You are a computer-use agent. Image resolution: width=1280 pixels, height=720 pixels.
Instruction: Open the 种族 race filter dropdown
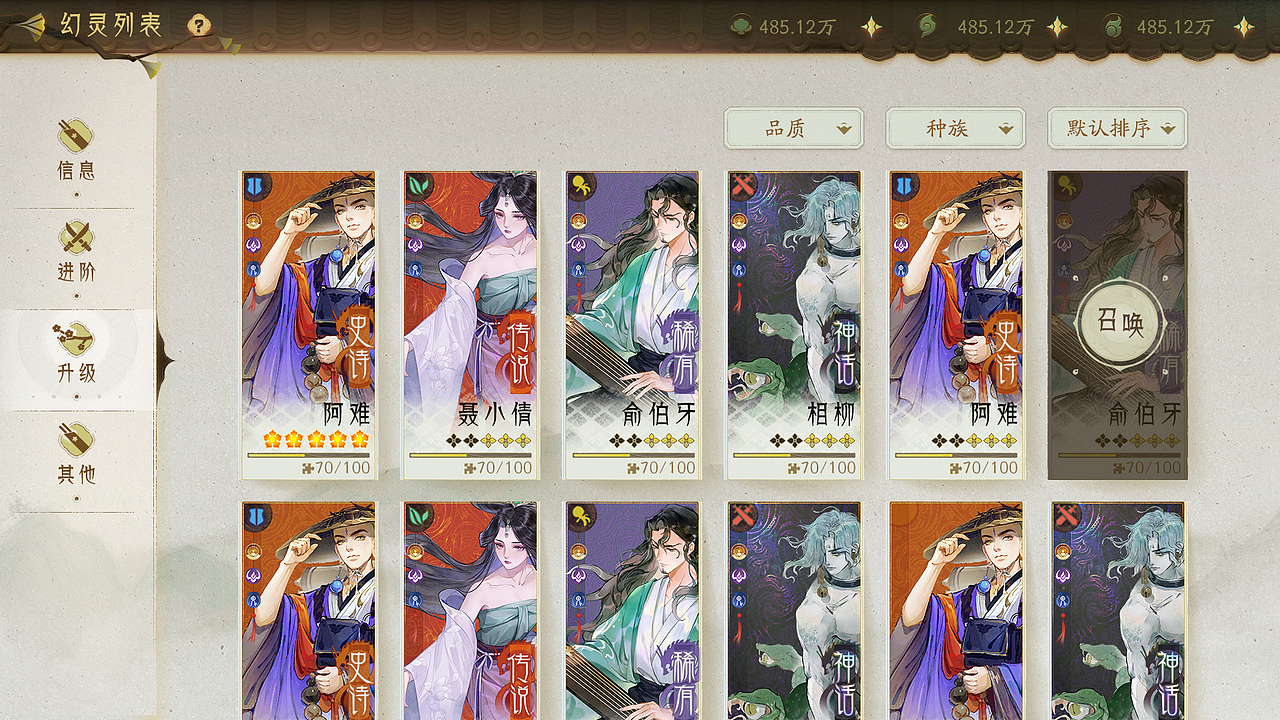coord(954,128)
